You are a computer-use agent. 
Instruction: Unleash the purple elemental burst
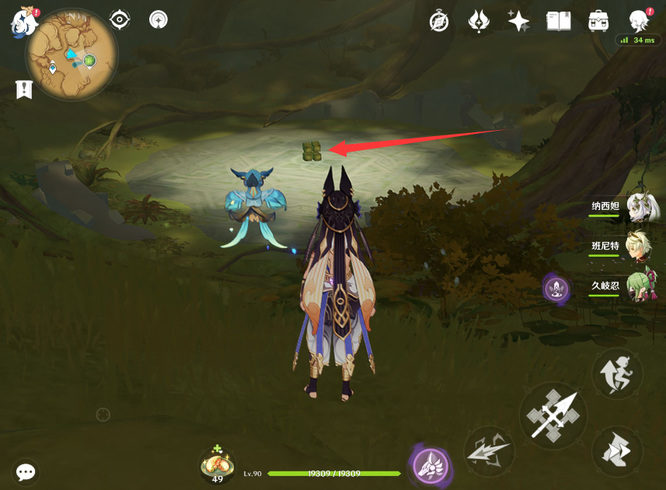[431, 463]
